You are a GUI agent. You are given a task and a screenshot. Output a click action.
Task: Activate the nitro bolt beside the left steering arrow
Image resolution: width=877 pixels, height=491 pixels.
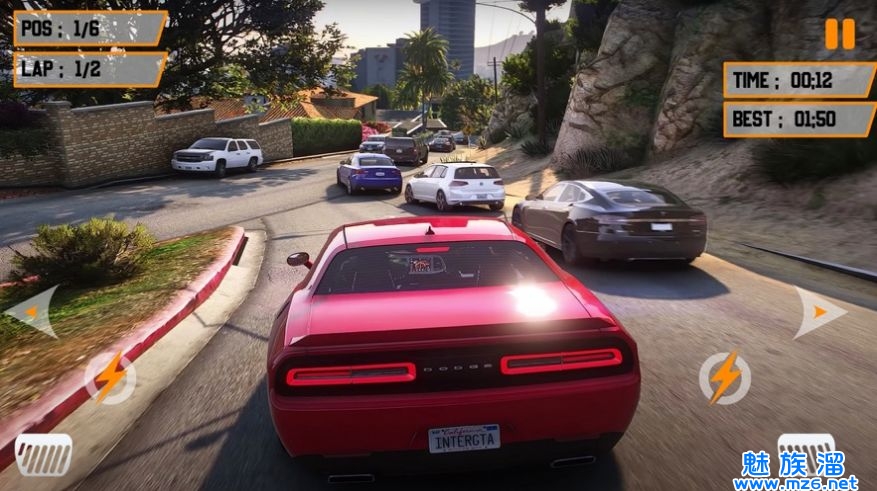pos(109,377)
